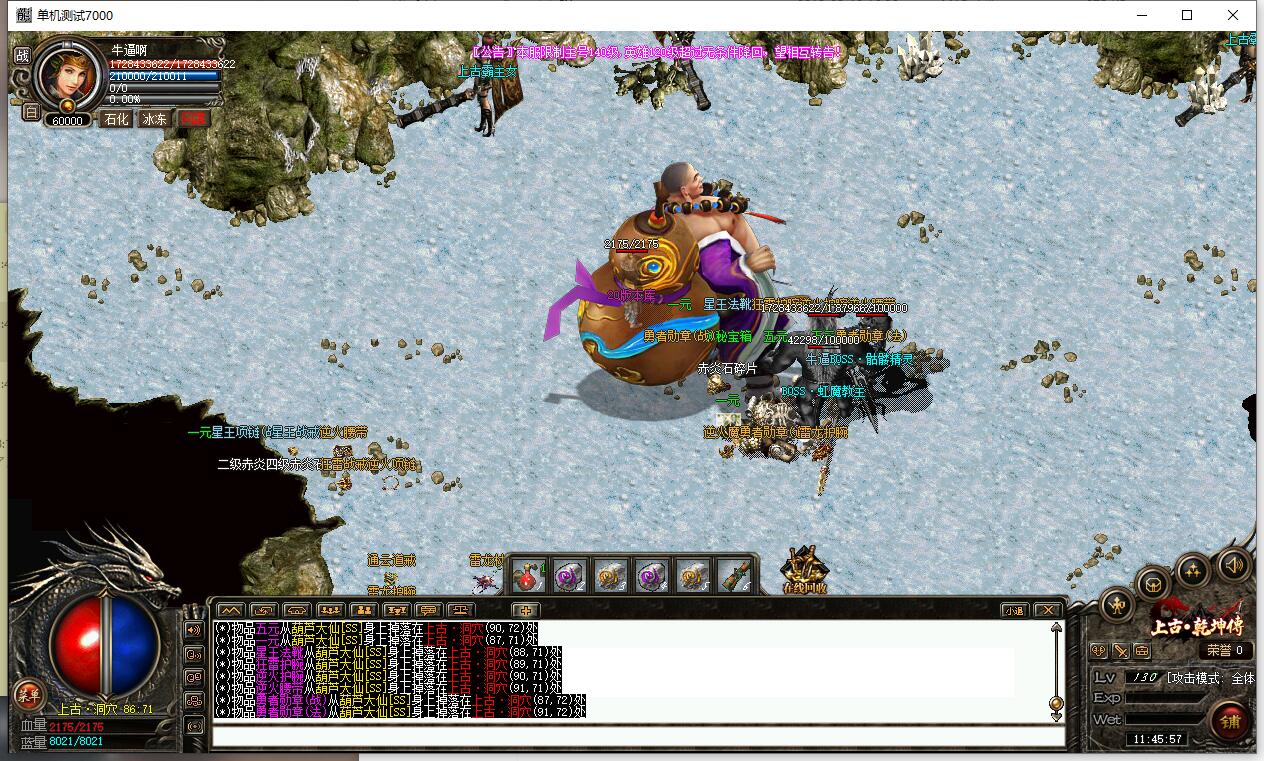
Task: Select the green scroll hotbar slot
Action: 734,575
